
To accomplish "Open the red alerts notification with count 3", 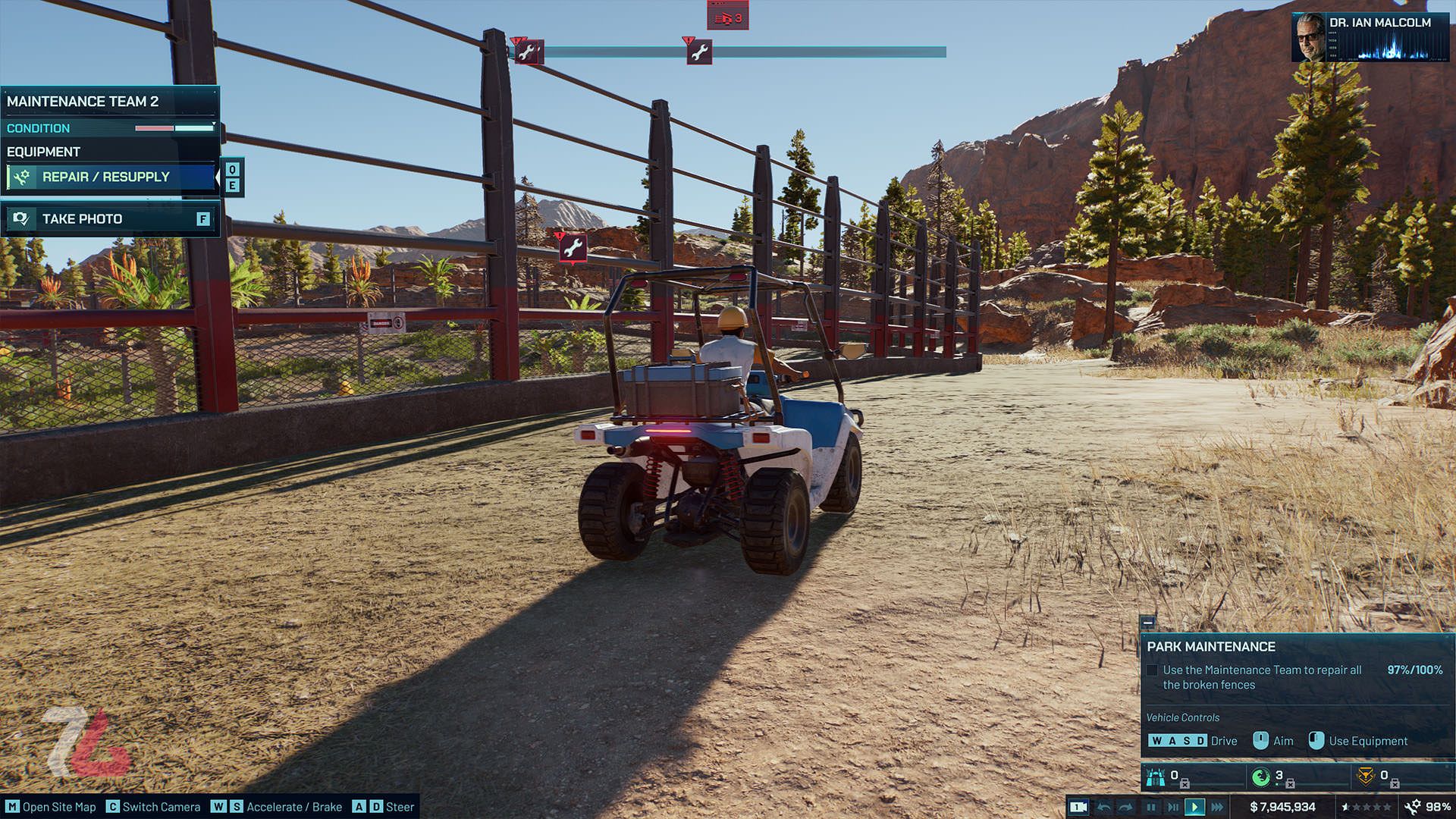I will click(727, 17).
